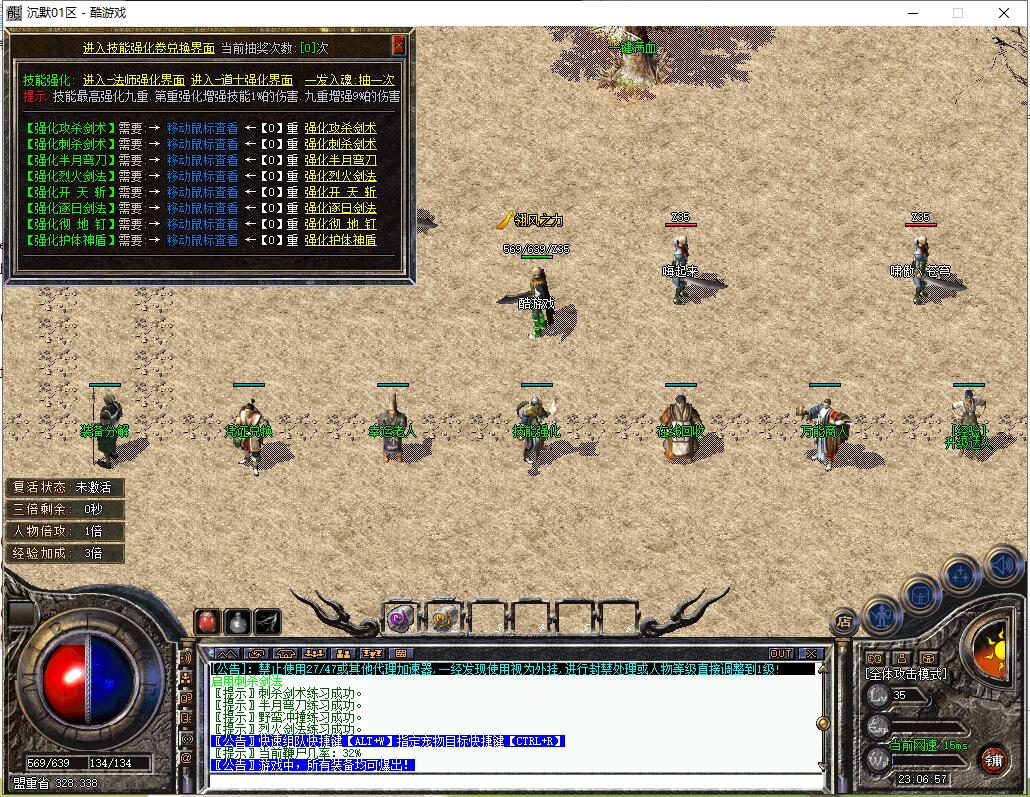Screen dimensions: 1030x797
Task: Open the 进入技能强化卷兑换界面 exchange link
Action: coord(148,47)
